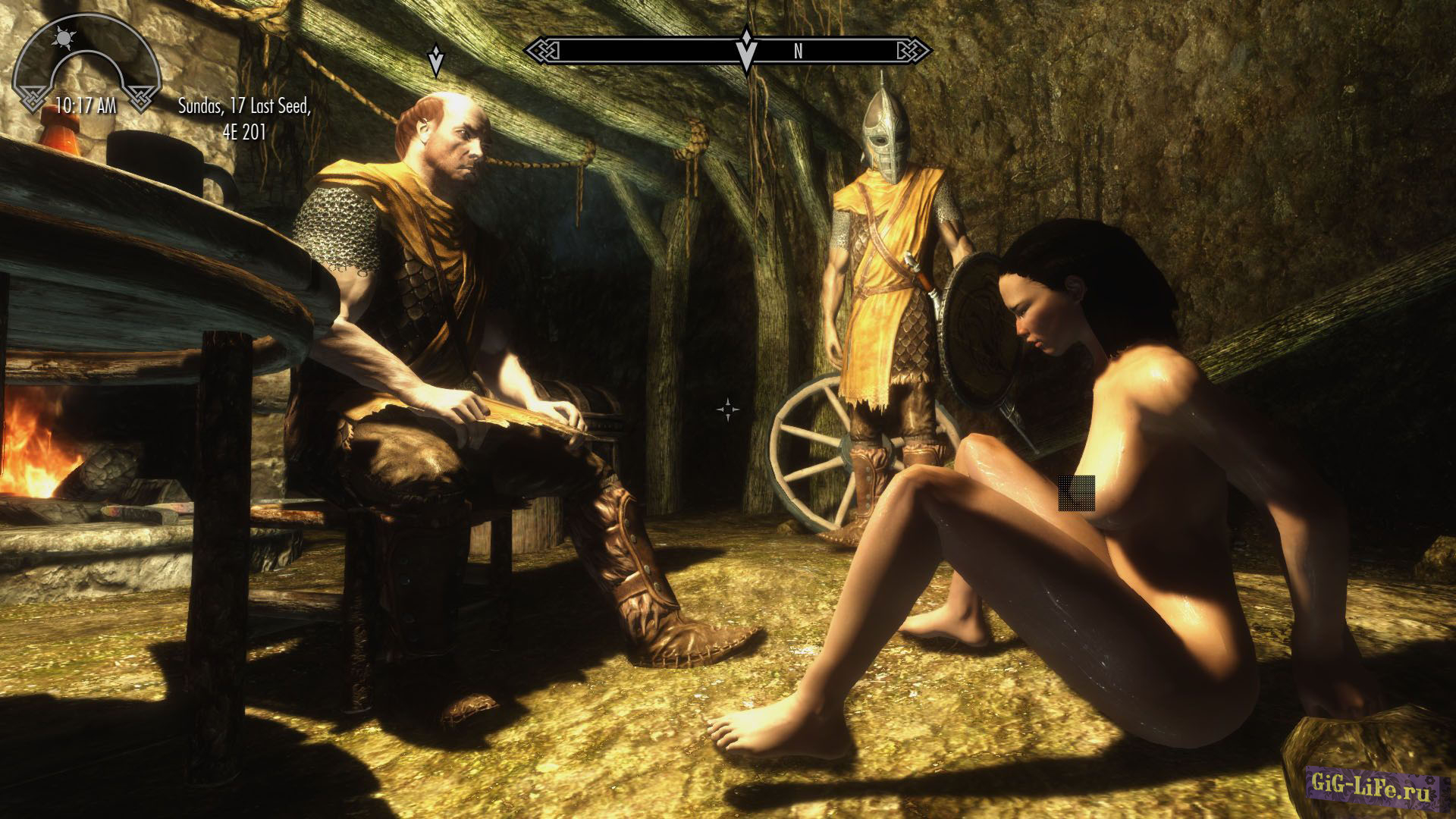Select the crosshair reticle in screen center
1456x819 pixels.
[729, 408]
